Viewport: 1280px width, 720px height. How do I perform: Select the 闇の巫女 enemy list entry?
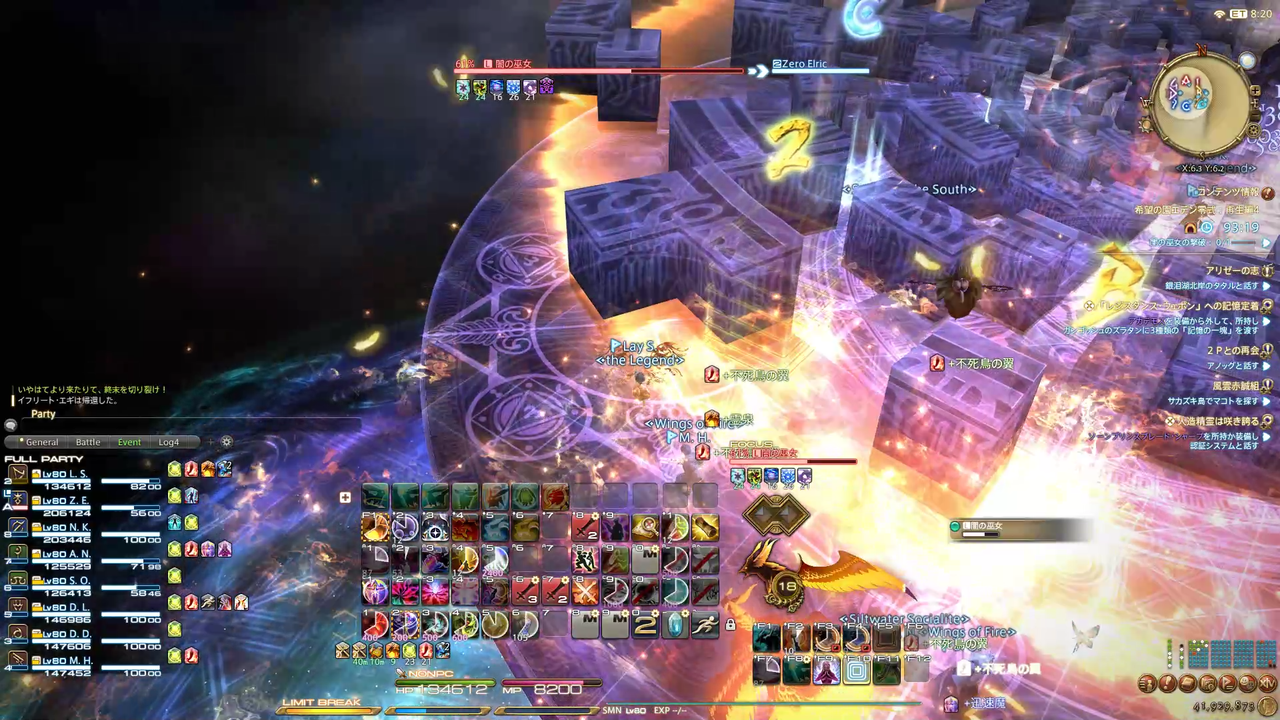(1010, 527)
